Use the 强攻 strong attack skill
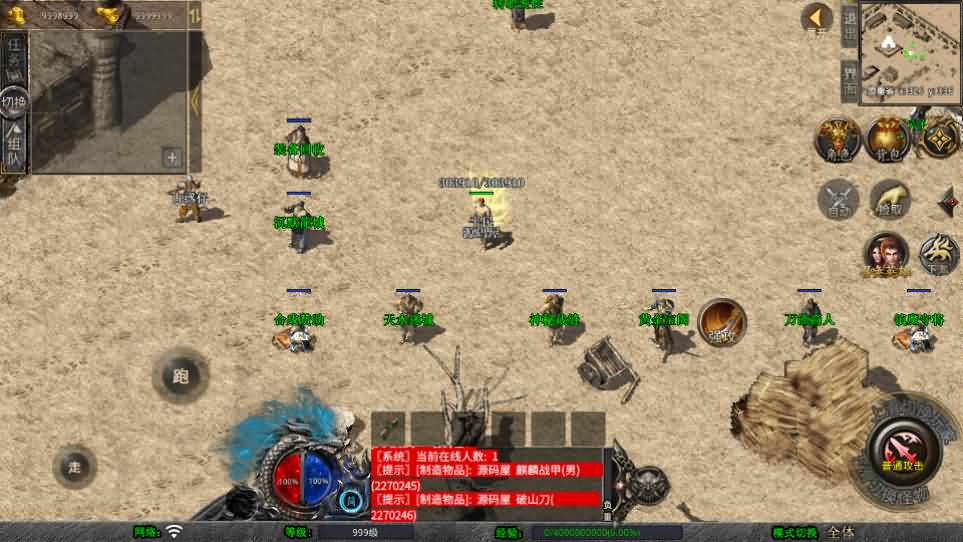Image resolution: width=963 pixels, height=542 pixels. [721, 321]
